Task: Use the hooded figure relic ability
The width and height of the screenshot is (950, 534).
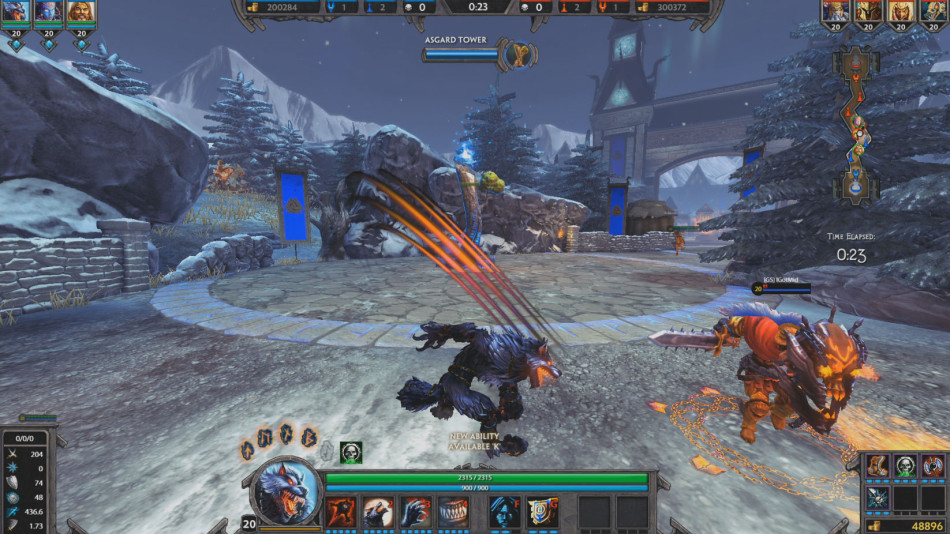Action: (505, 511)
